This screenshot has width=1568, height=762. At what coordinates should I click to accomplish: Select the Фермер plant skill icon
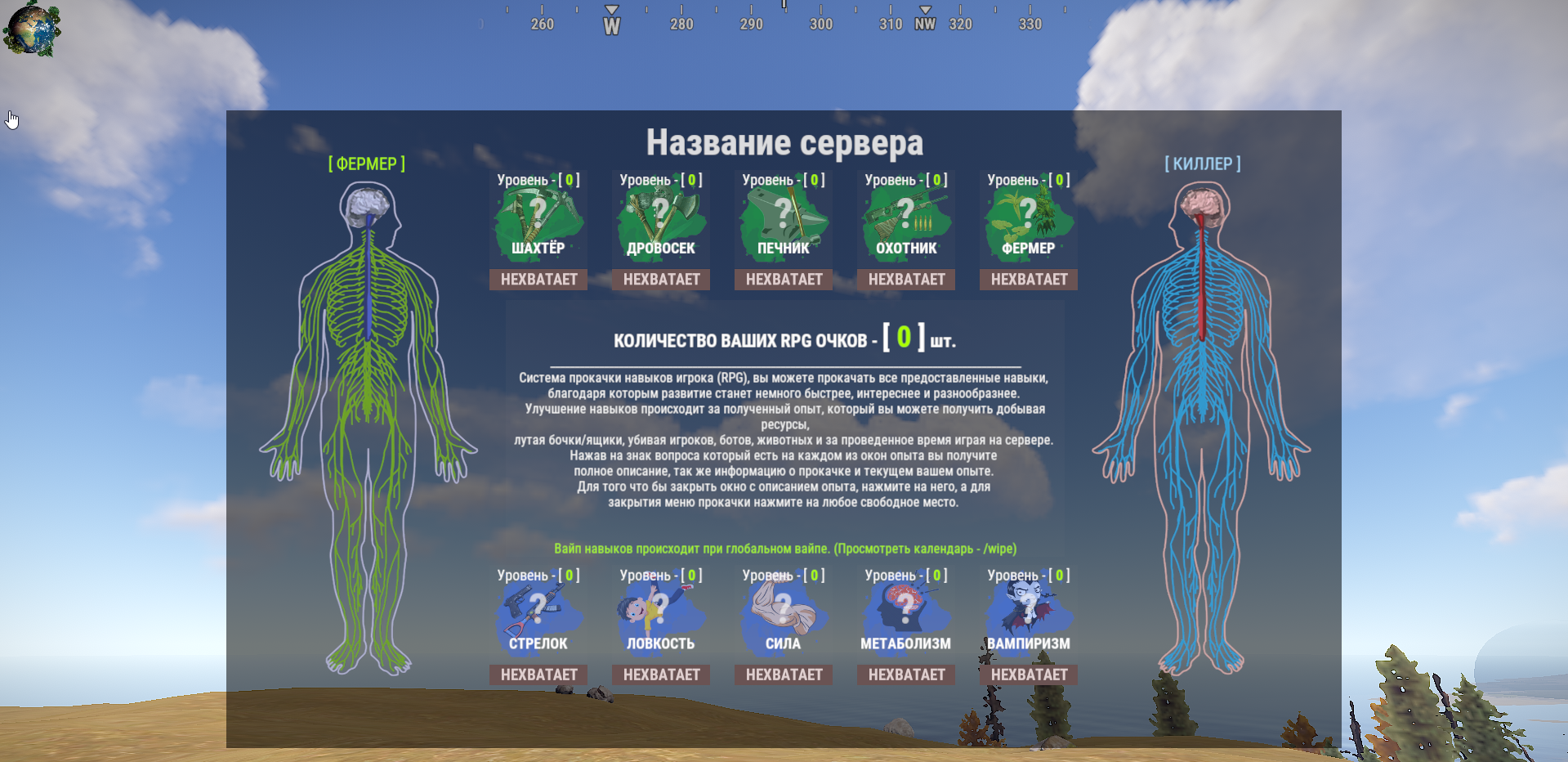(x=1028, y=214)
